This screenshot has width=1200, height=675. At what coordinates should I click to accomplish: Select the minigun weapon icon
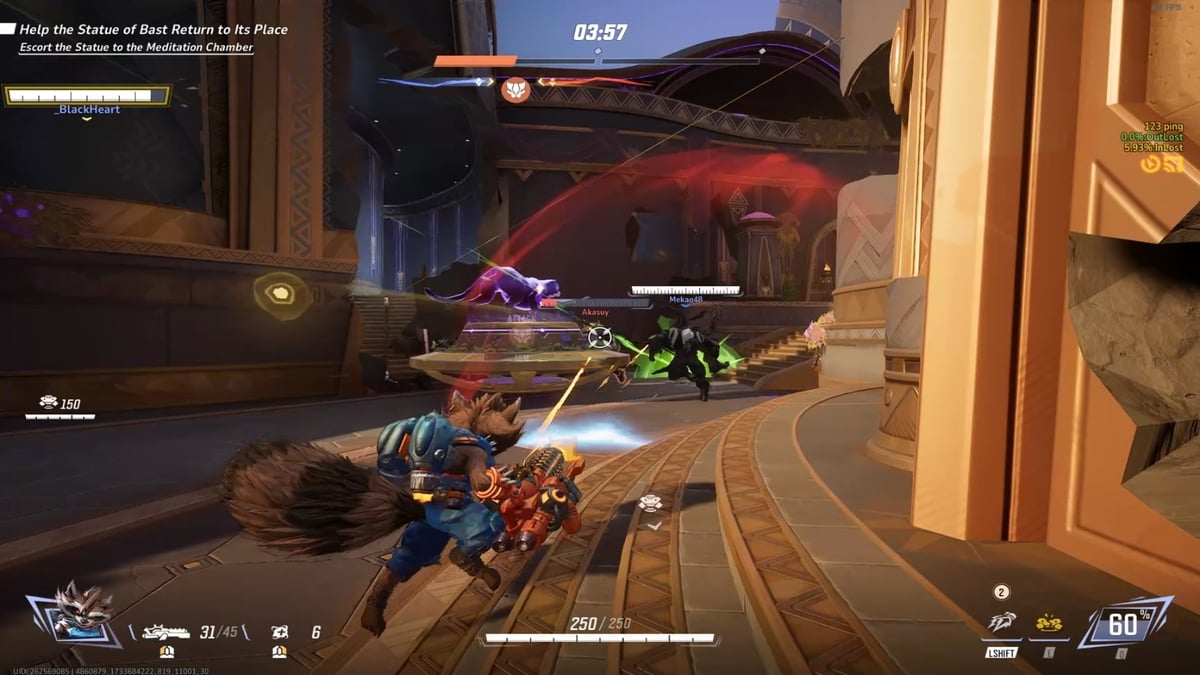166,632
